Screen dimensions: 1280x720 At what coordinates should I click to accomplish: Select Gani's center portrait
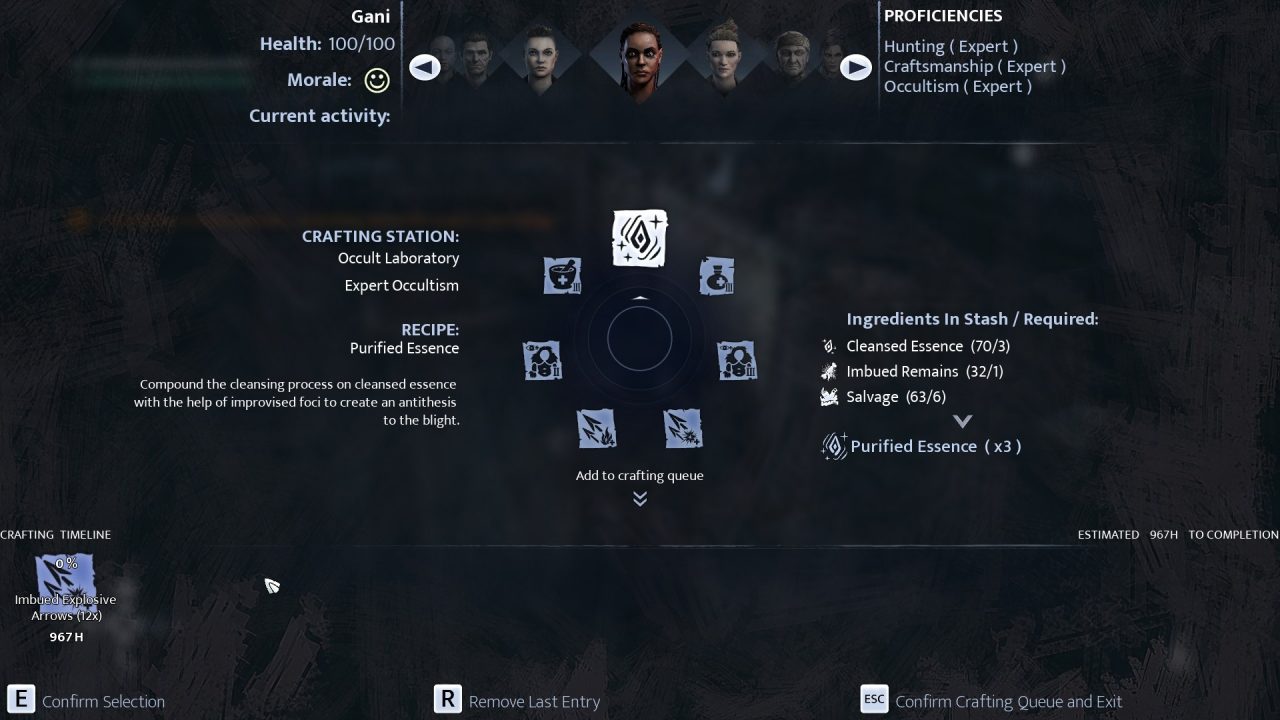click(x=639, y=58)
